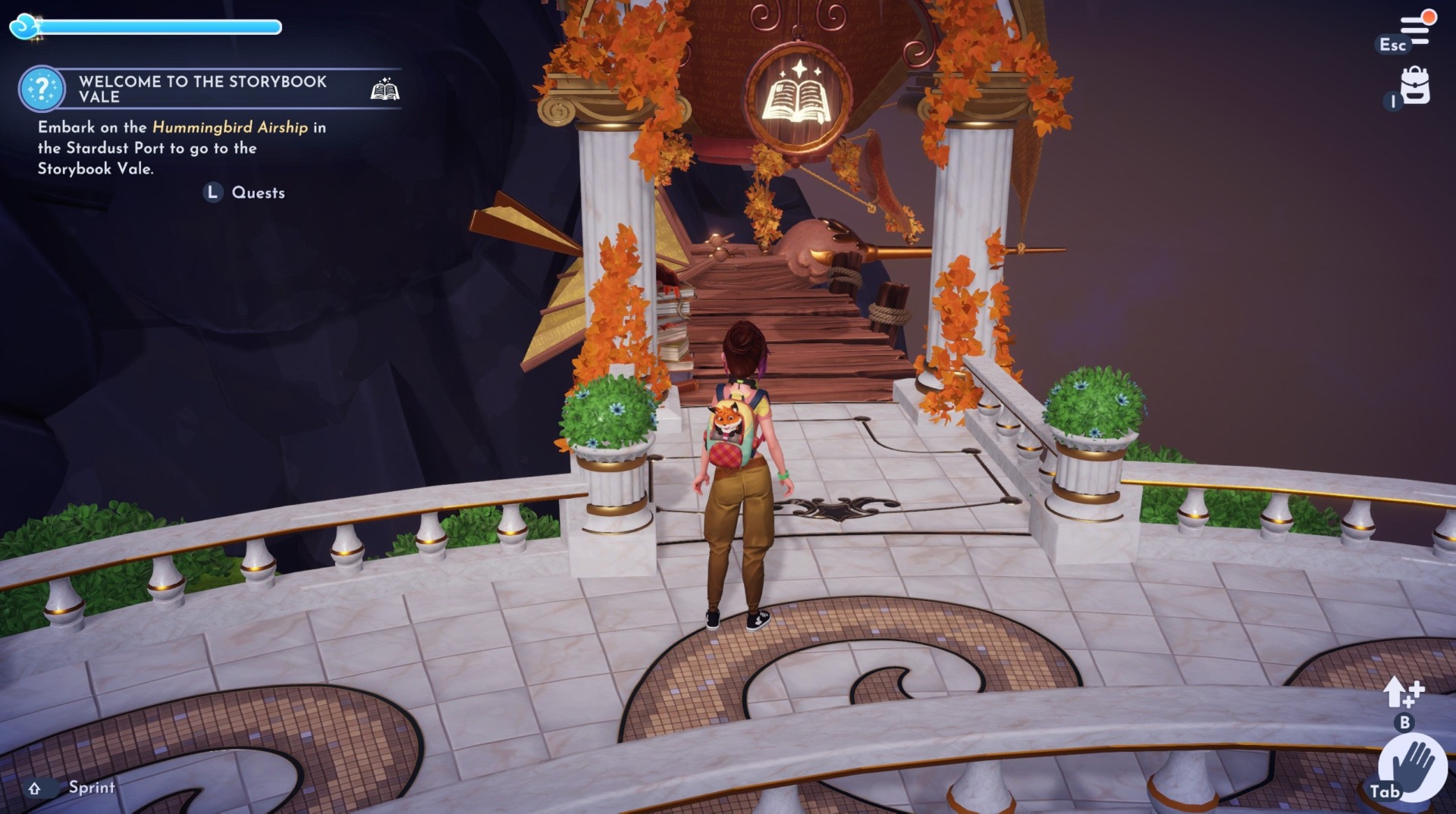
Task: Open the Quests menu entry
Action: (x=258, y=193)
